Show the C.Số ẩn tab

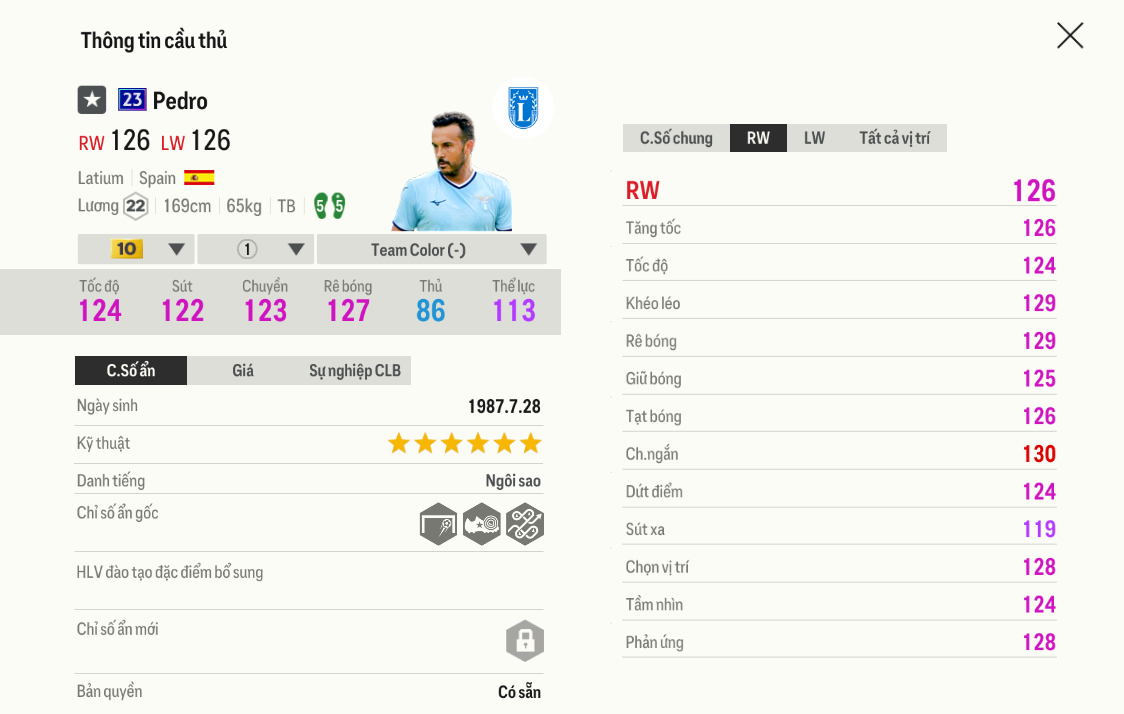(x=131, y=371)
